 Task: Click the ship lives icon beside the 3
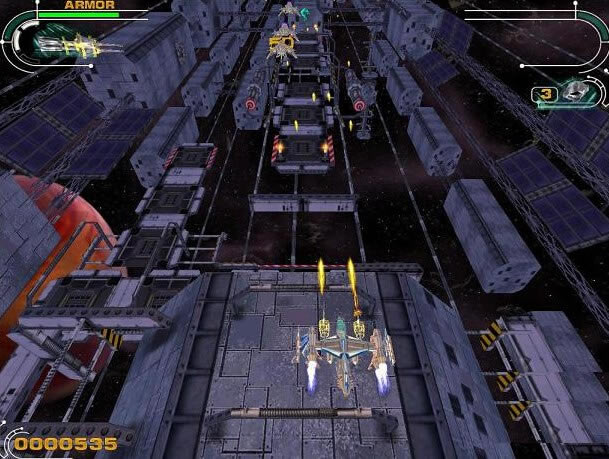(x=575, y=92)
